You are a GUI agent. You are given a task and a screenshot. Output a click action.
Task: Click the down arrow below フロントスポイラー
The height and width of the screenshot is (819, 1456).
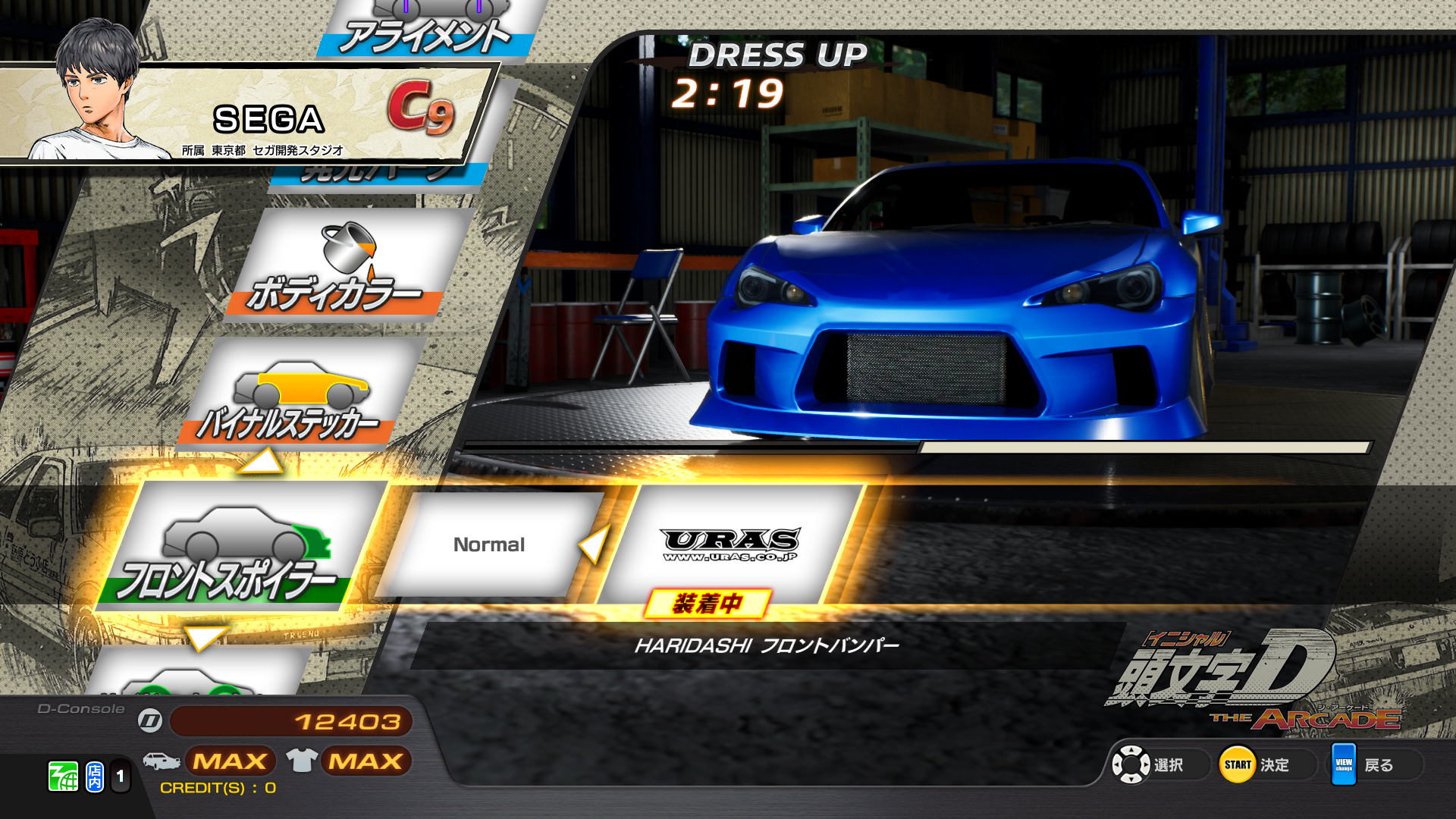(x=205, y=637)
